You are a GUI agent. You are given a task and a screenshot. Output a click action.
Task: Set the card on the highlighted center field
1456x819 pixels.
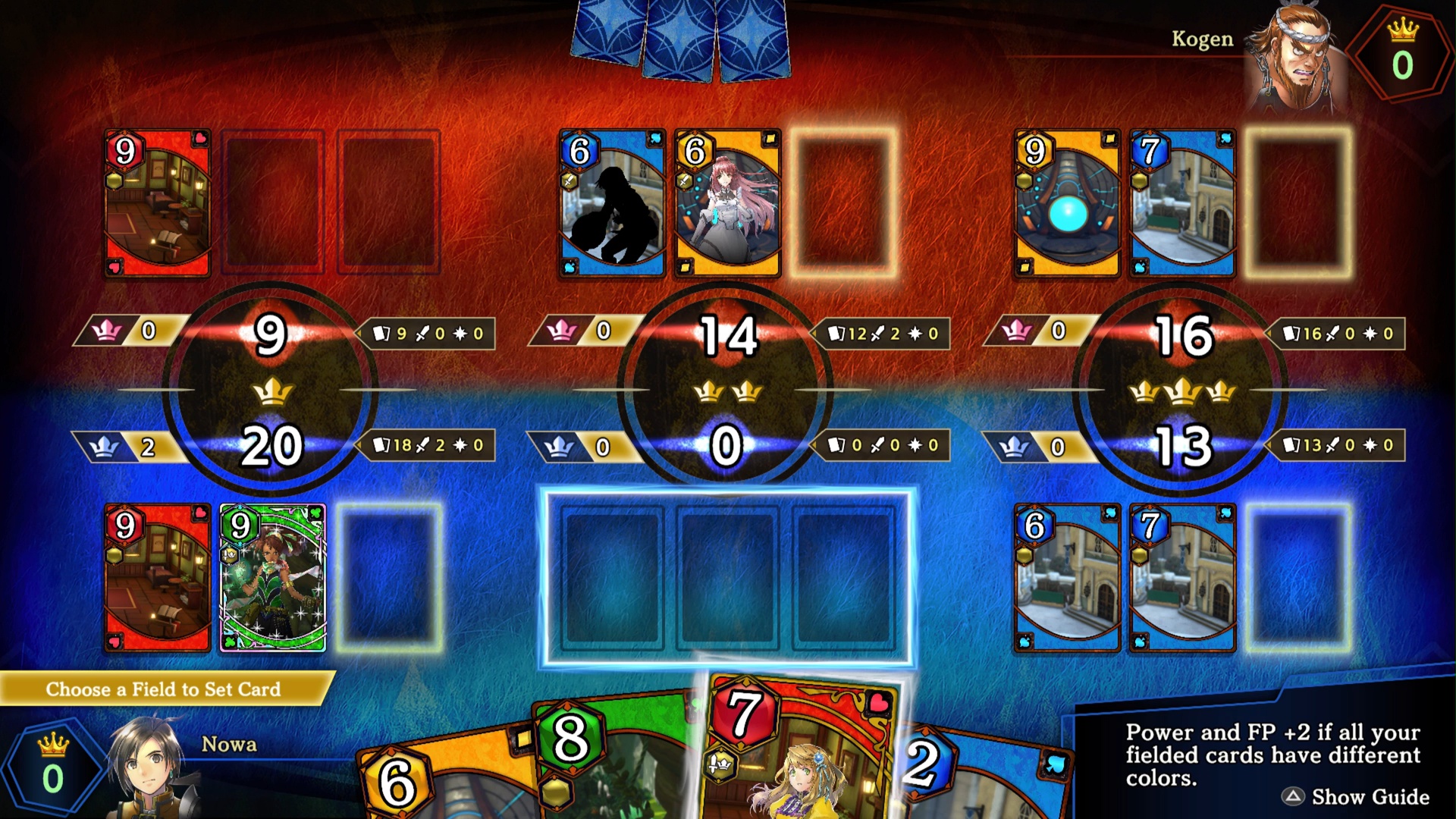(727, 578)
